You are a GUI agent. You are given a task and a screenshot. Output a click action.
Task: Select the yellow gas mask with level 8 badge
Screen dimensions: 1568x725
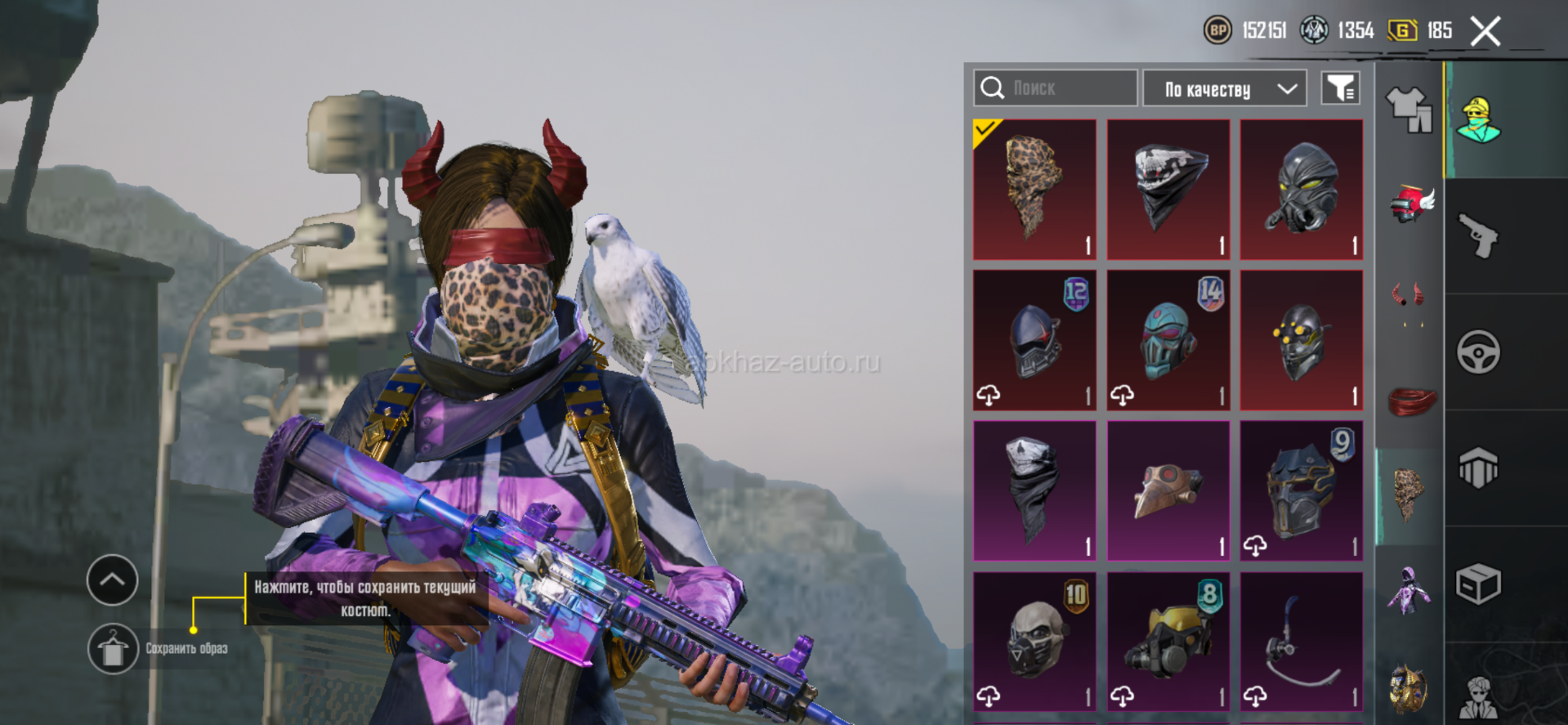[1168, 641]
